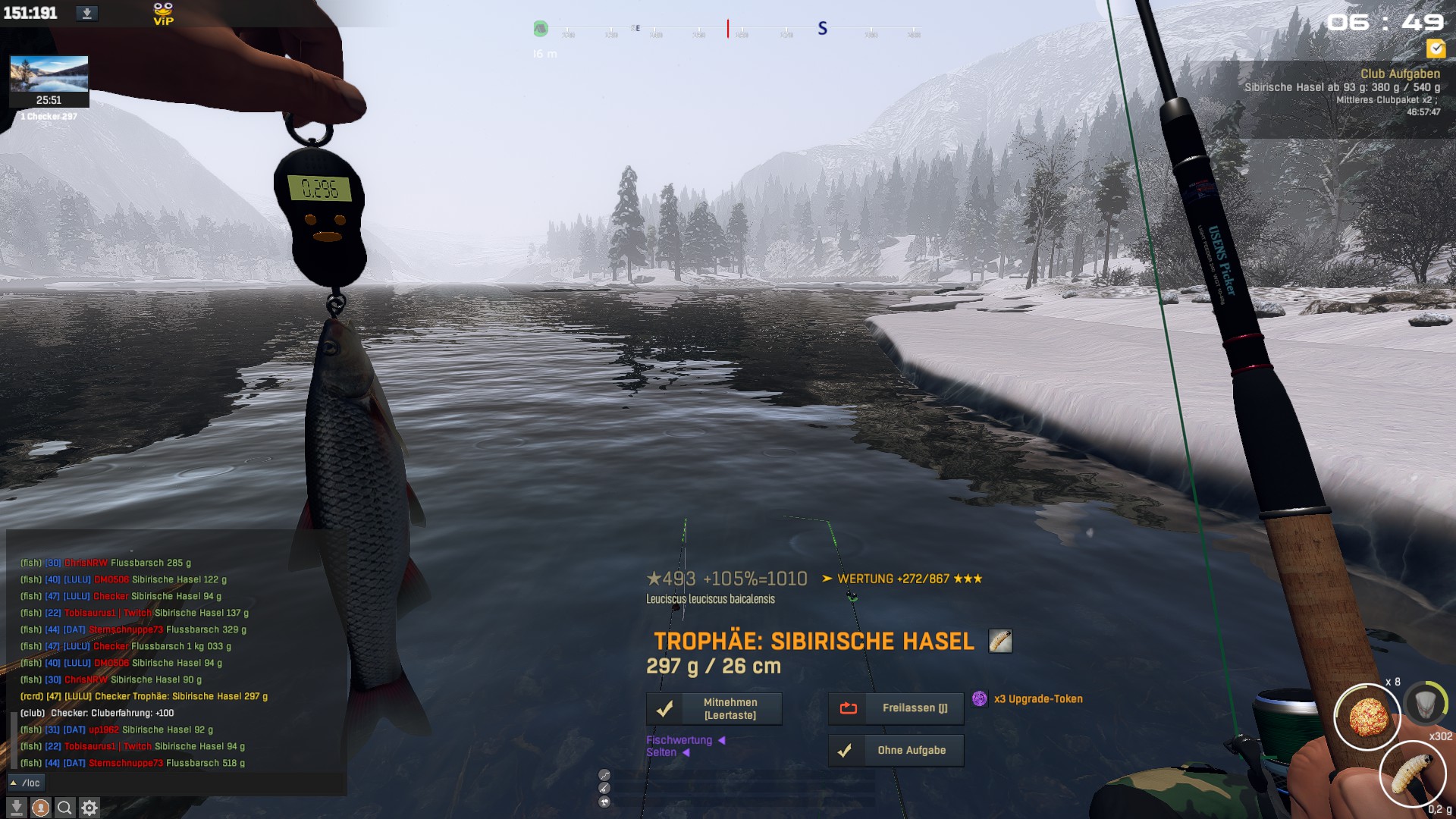Open the orange player profile chat icon

click(x=40, y=808)
